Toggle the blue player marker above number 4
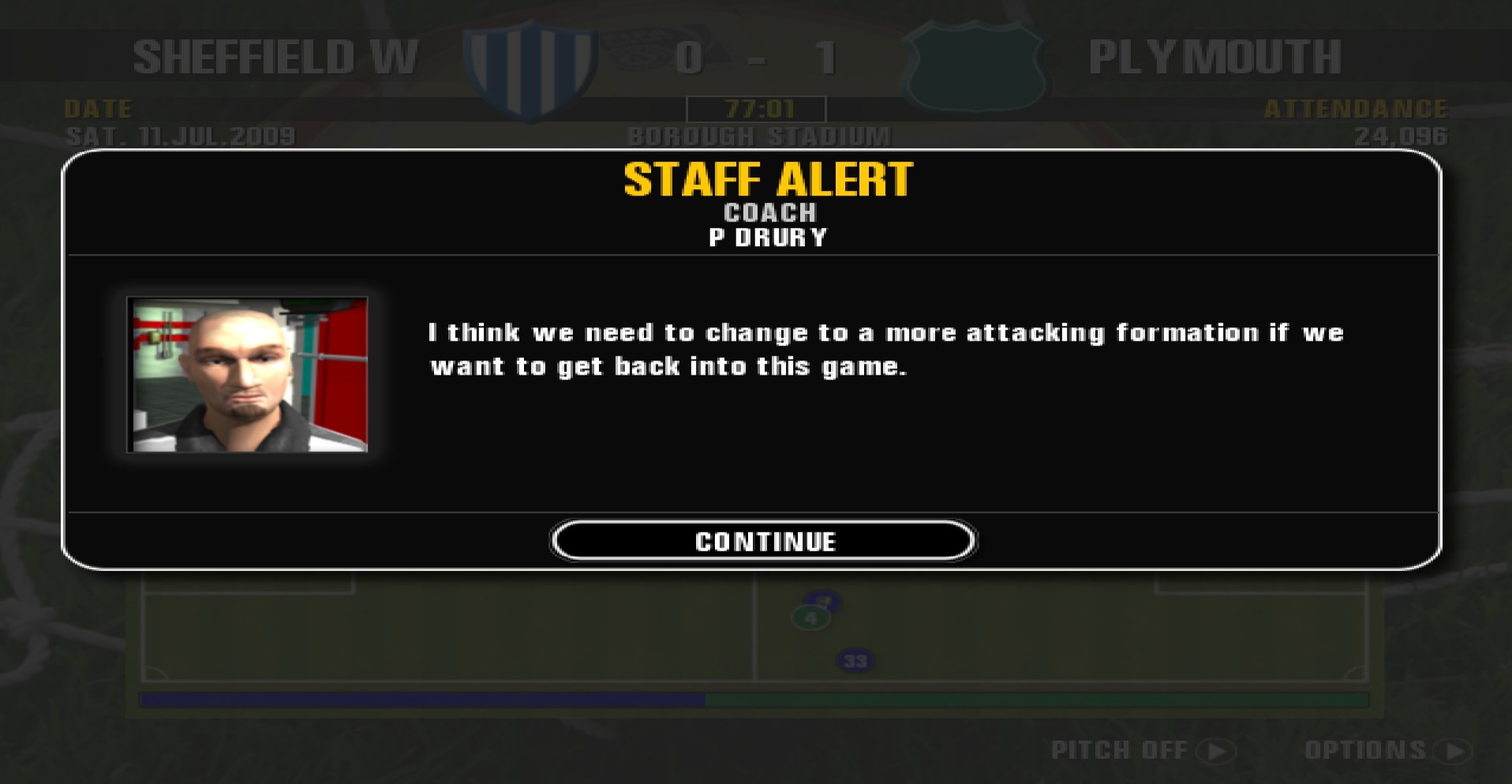 [825, 601]
